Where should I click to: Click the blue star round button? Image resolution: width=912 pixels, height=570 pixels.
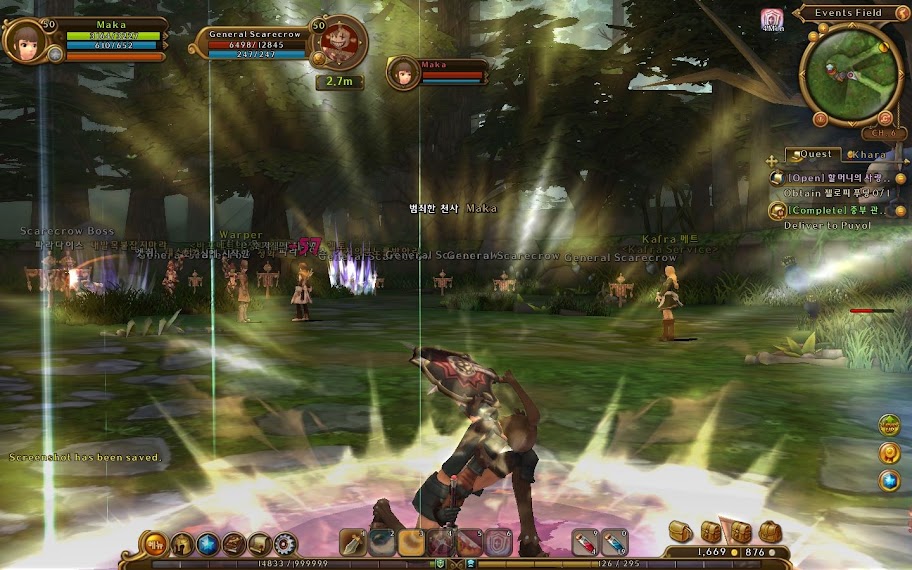889,481
